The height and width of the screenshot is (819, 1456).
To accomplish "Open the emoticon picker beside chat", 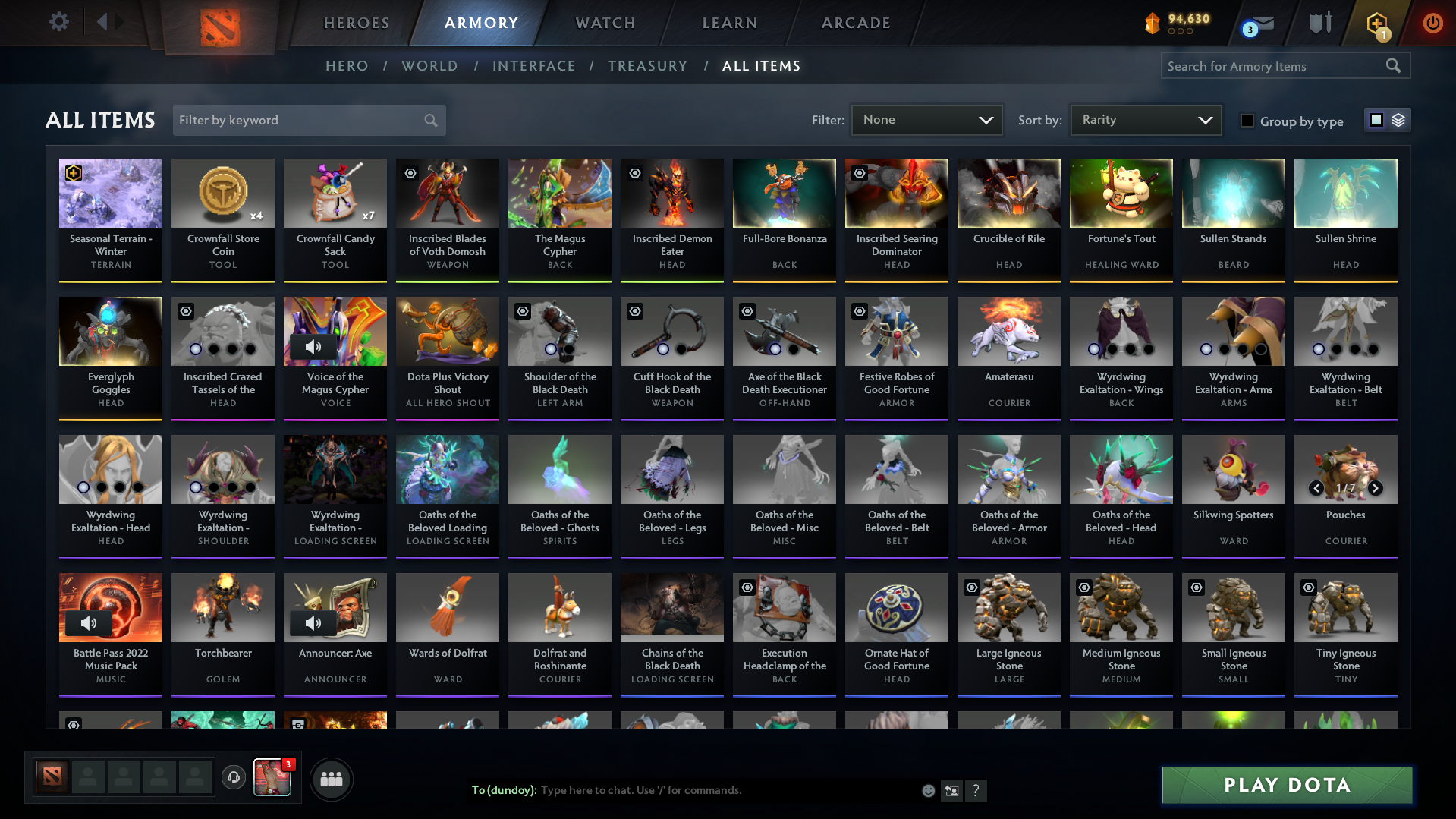I will click(x=928, y=790).
